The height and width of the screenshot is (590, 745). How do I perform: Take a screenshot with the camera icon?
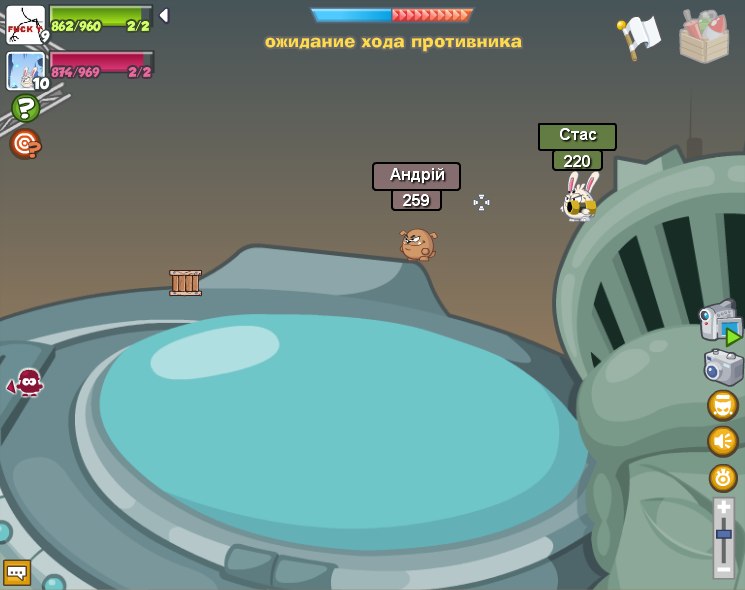pyautogui.click(x=723, y=367)
